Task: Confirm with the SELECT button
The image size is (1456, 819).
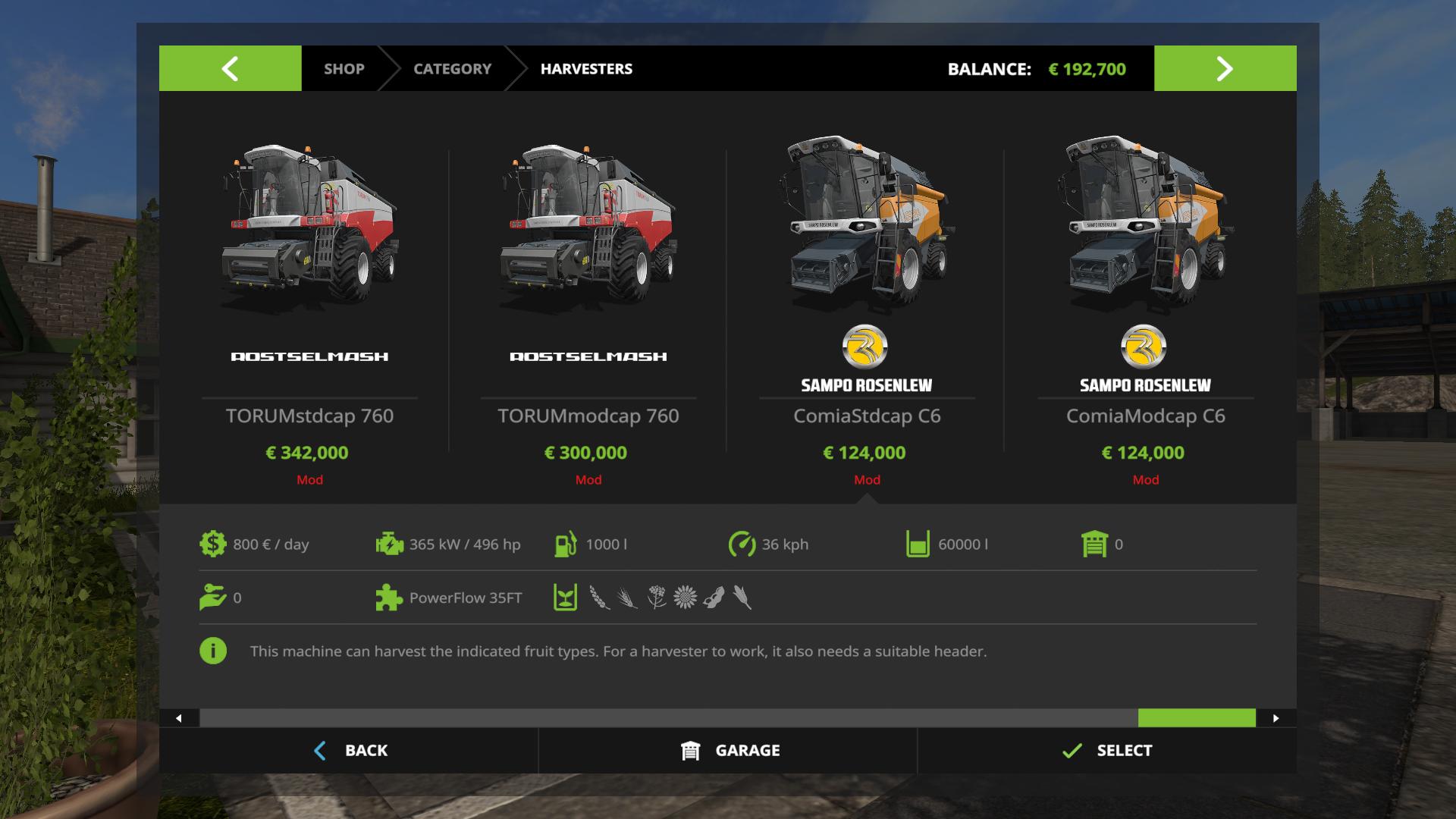Action: click(x=1107, y=750)
